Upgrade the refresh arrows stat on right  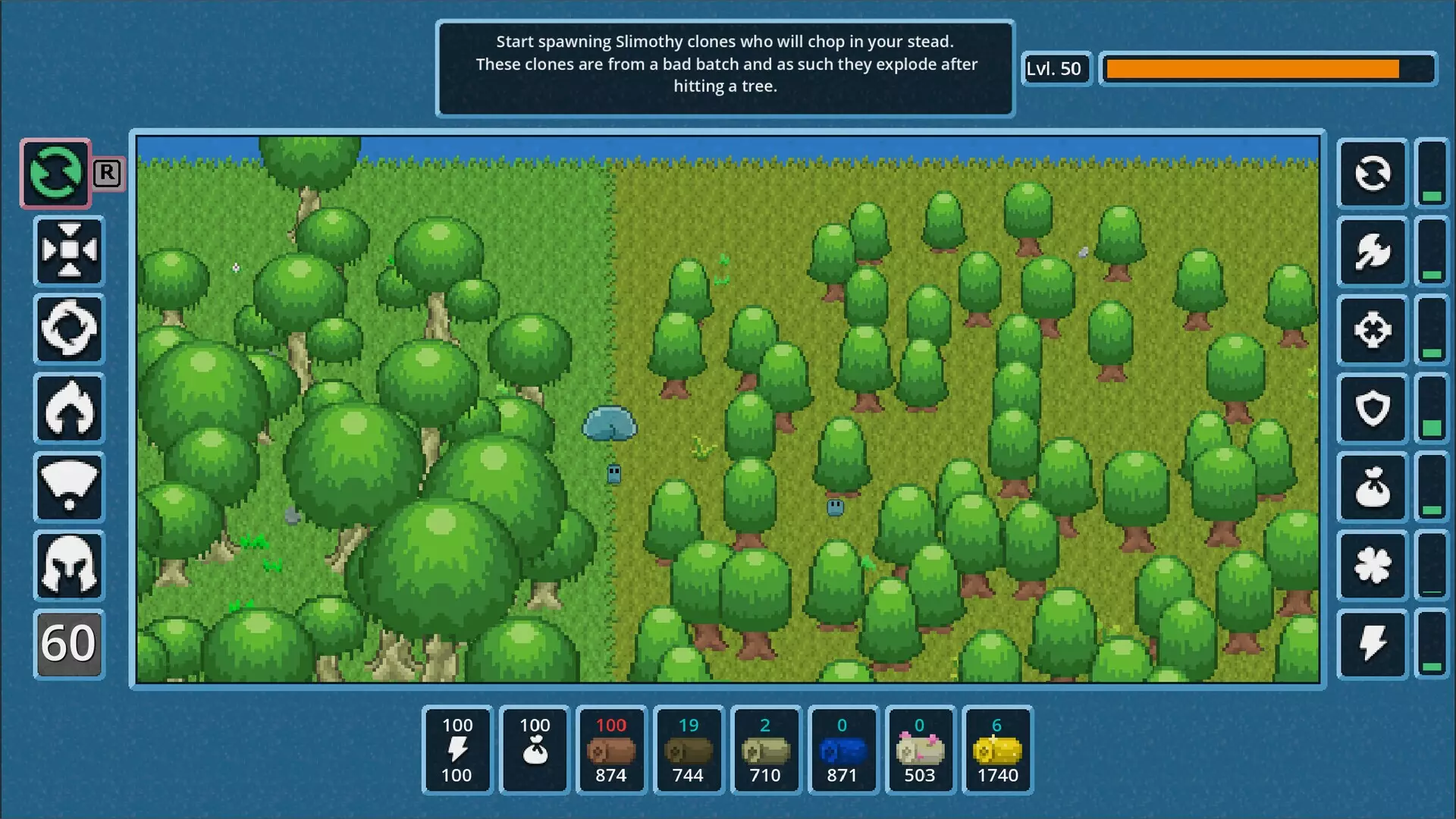point(1373,173)
